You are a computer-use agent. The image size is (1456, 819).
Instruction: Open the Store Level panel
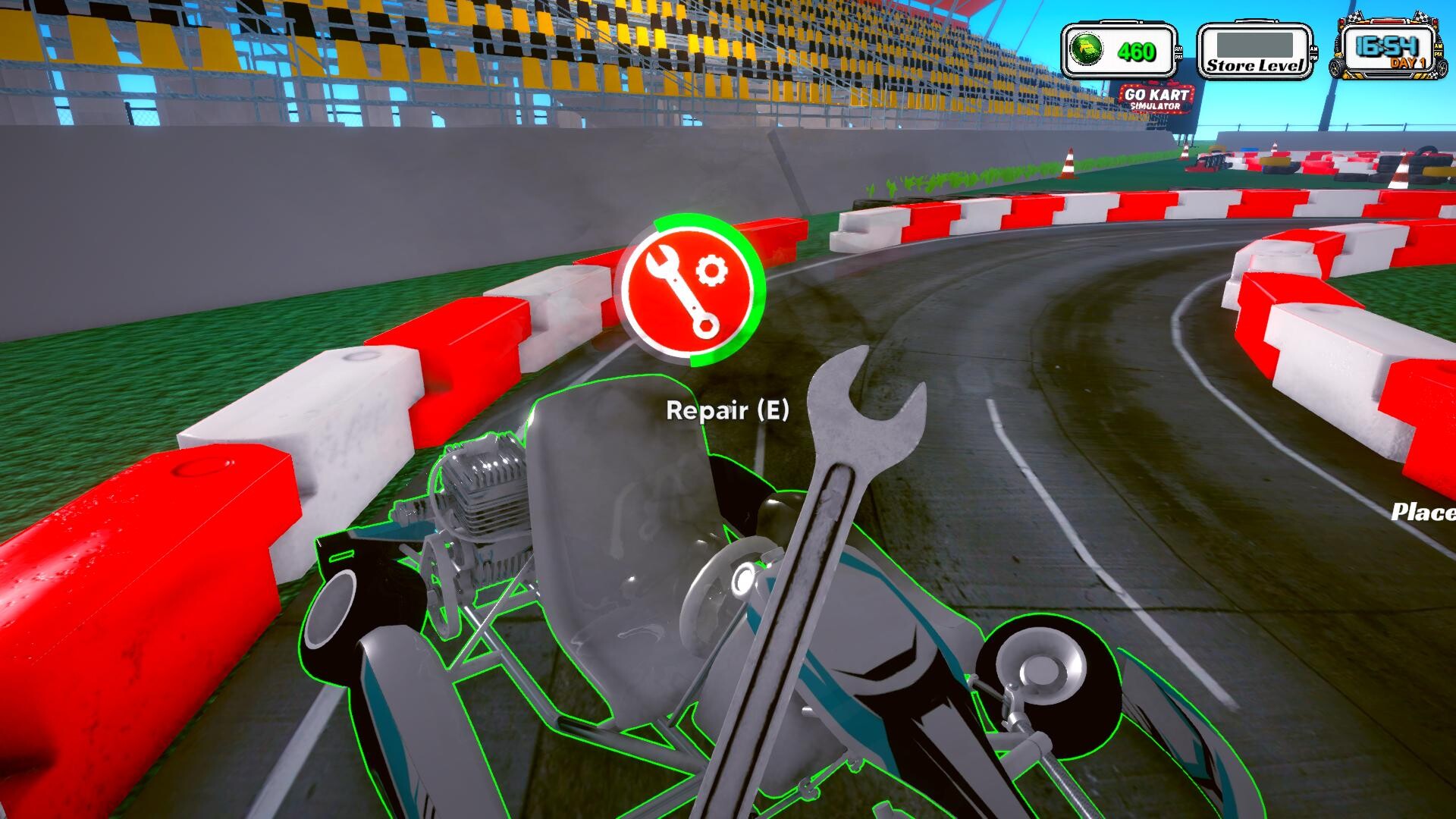coord(1254,52)
